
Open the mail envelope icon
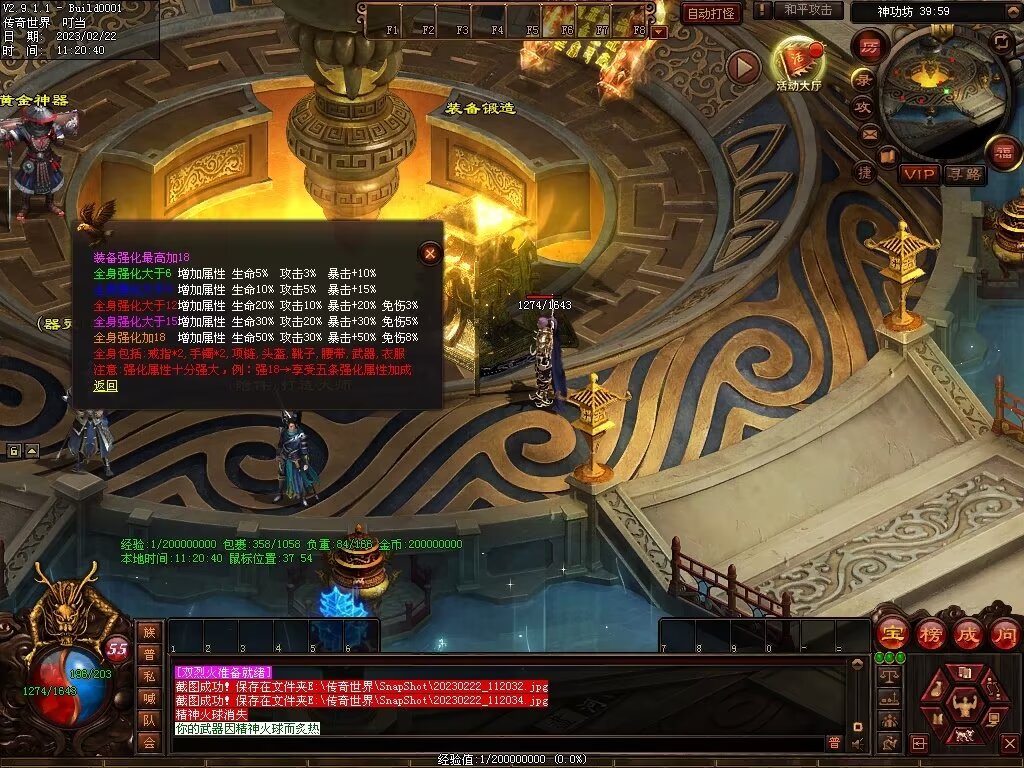(868, 133)
